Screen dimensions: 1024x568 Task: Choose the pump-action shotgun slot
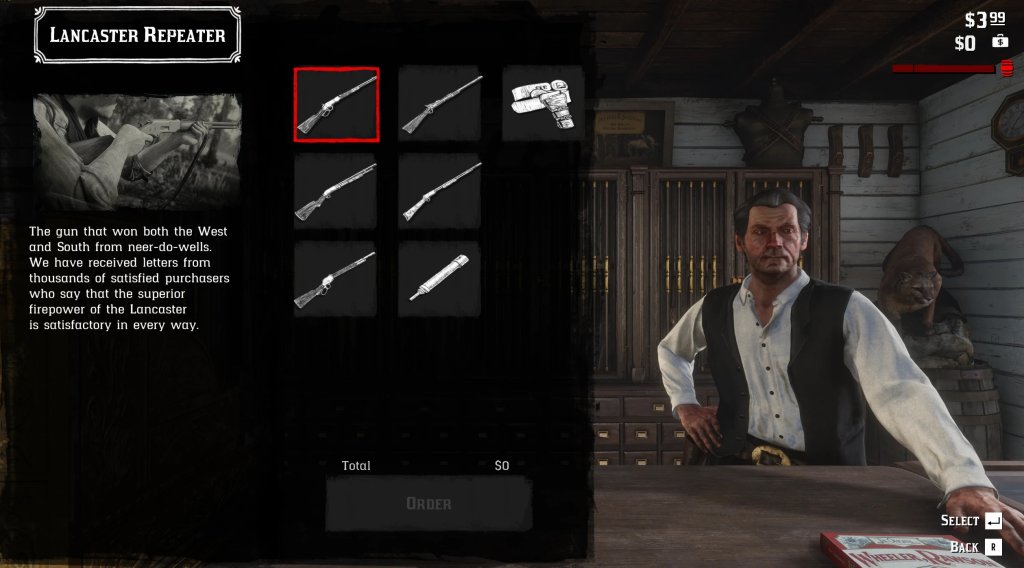(336, 191)
